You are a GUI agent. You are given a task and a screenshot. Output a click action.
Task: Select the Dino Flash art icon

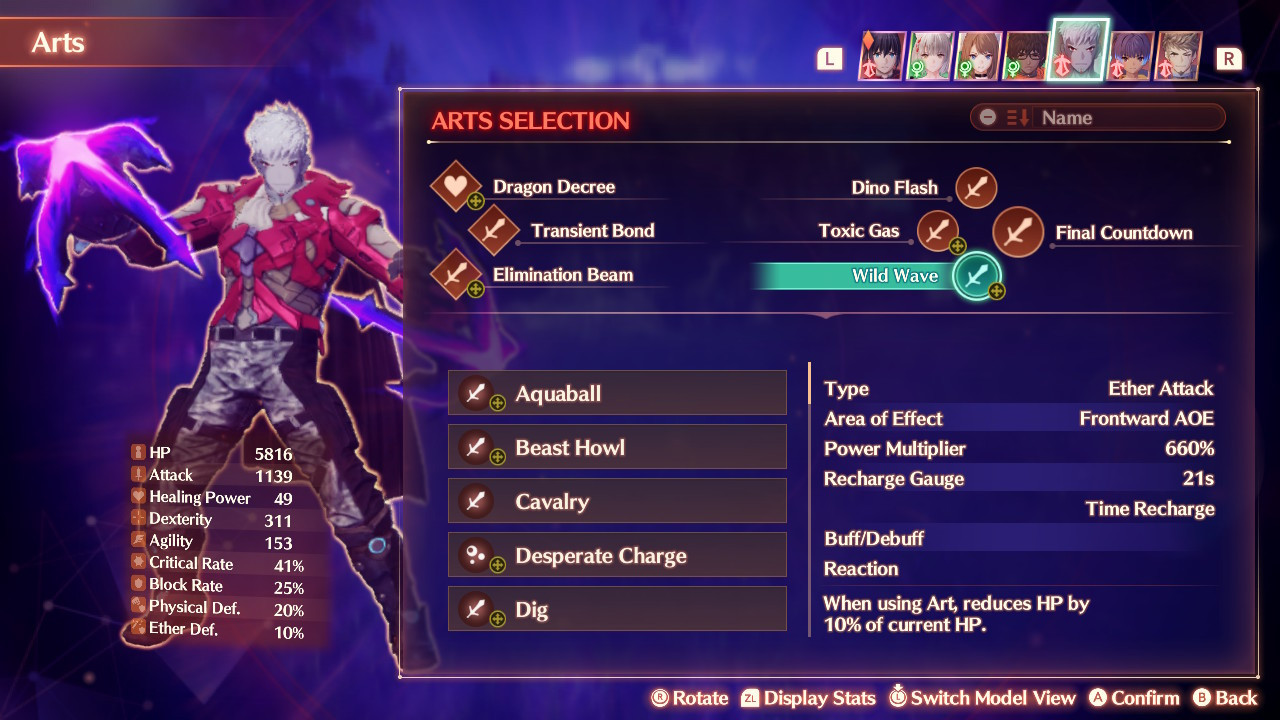[x=975, y=187]
